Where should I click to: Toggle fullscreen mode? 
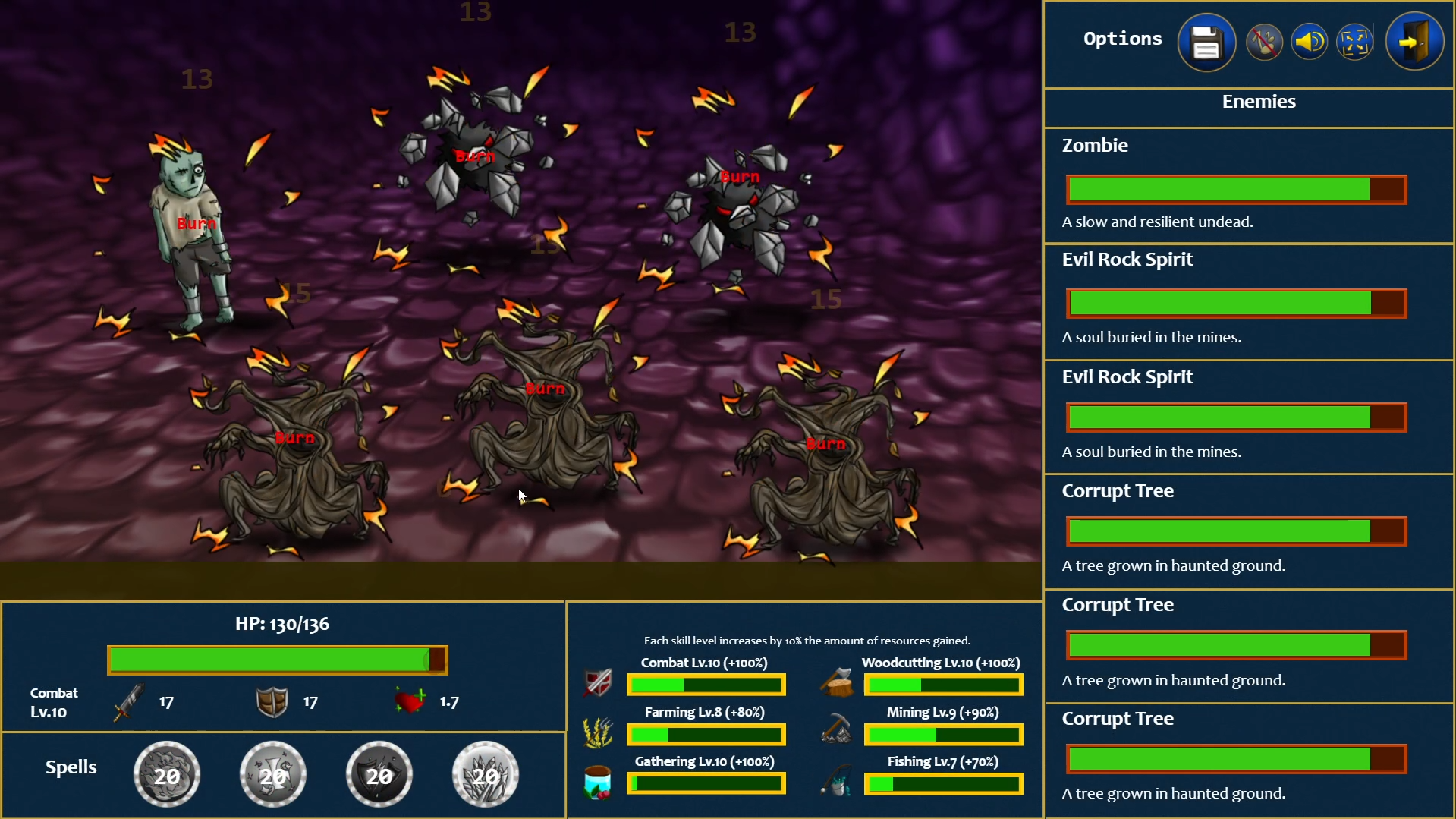pyautogui.click(x=1355, y=42)
